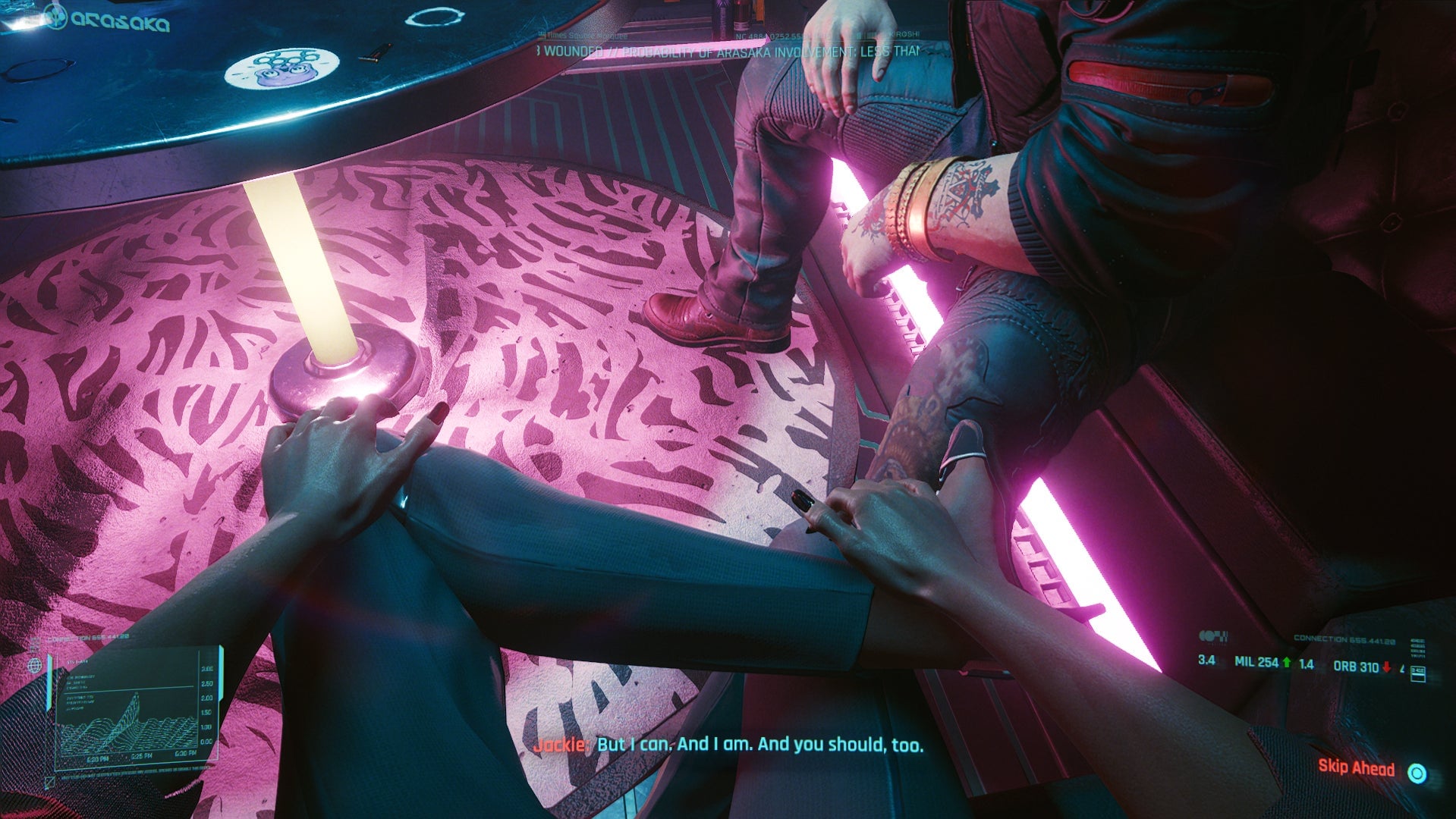This screenshot has height=819, width=1456.
Task: Click the small window icon near ORB 310
Action: click(1418, 674)
